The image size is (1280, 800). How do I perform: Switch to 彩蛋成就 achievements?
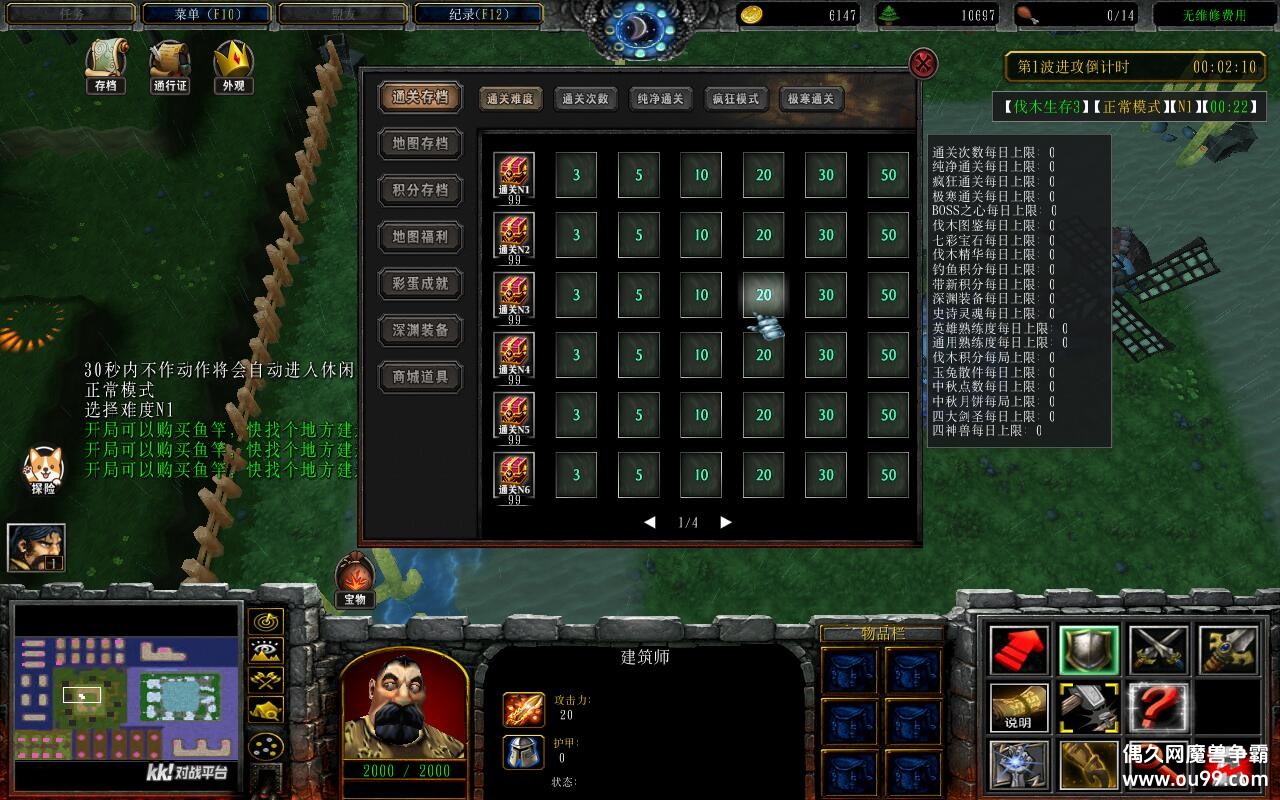click(x=420, y=284)
